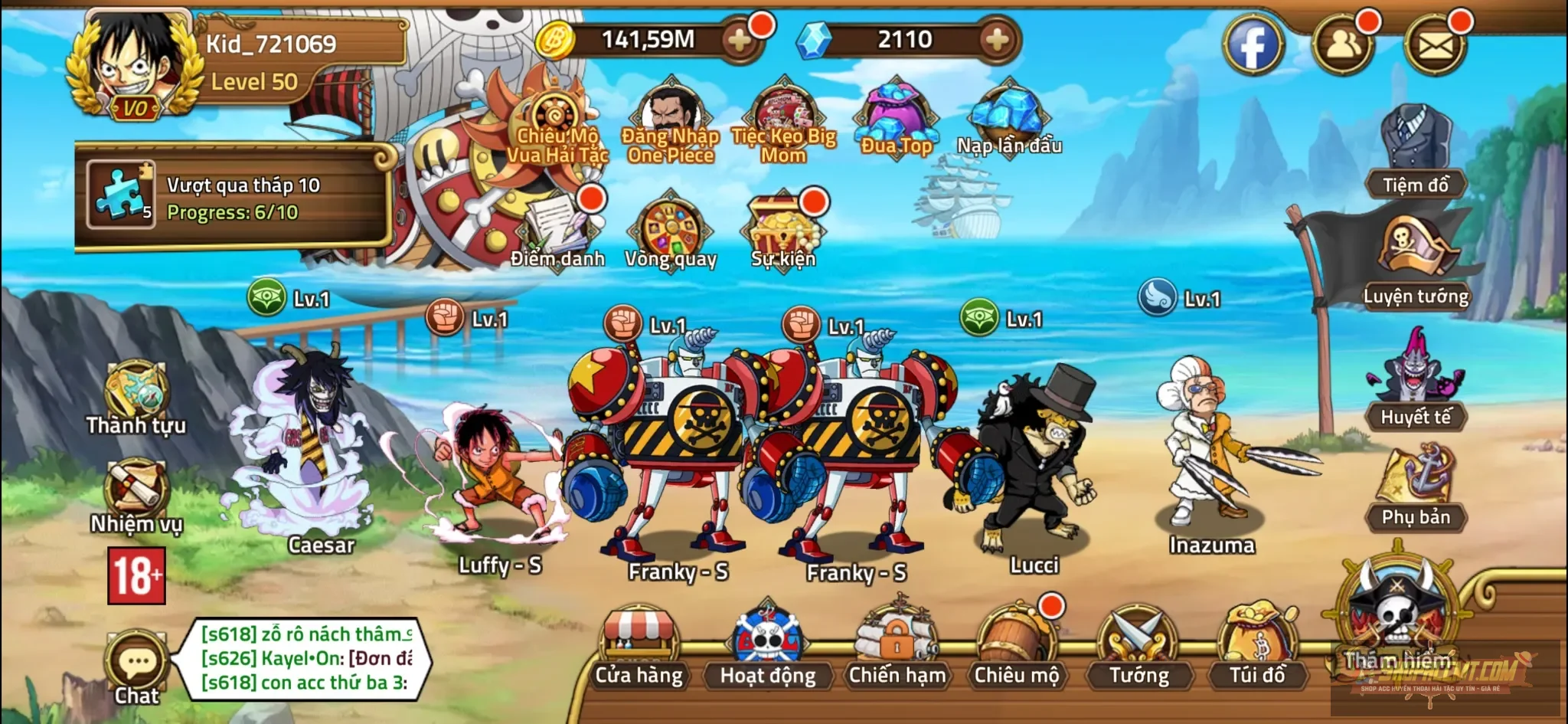This screenshot has height=724, width=1568.
Task: Open the Chiêu mộ recruit barrel
Action: (1016, 647)
